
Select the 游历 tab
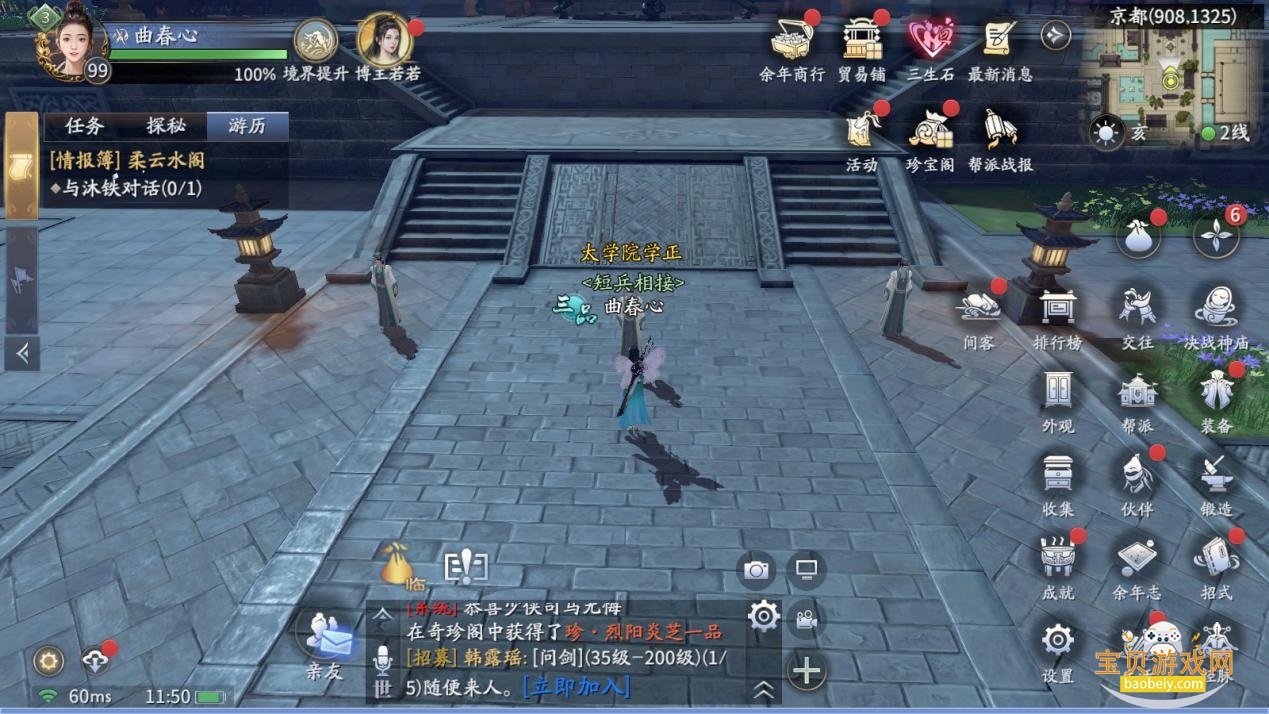point(247,126)
